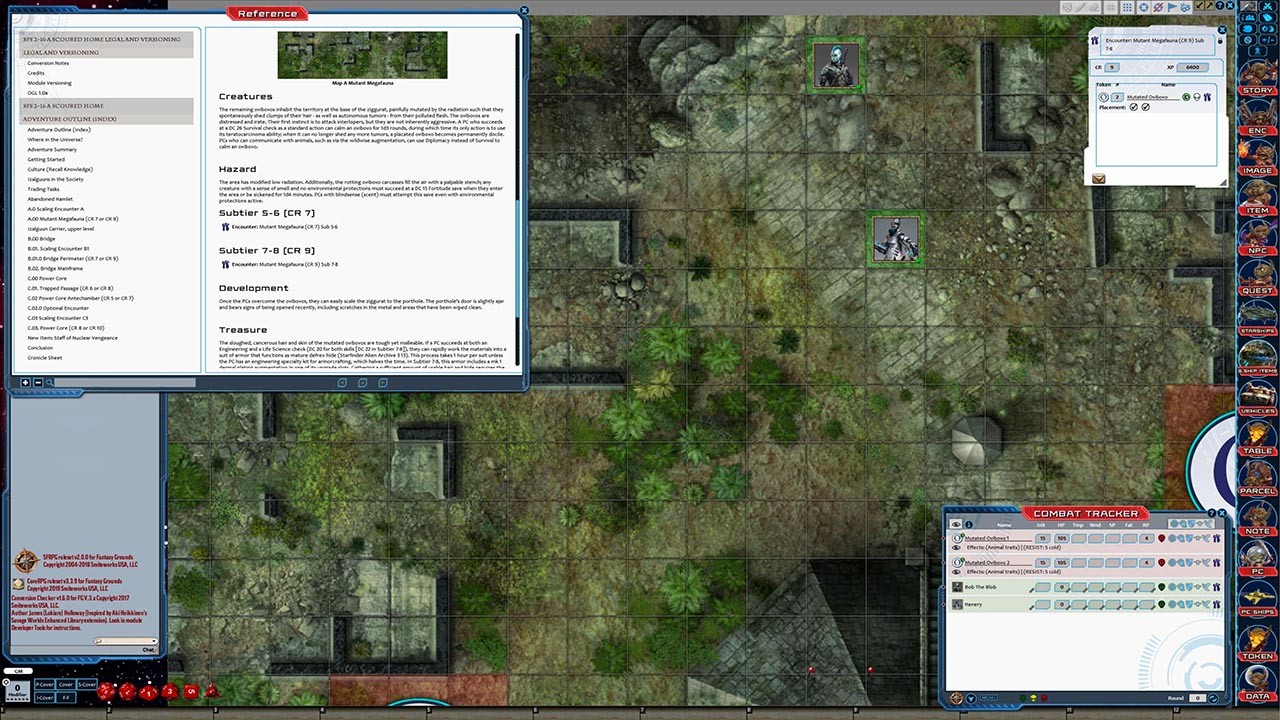The image size is (1280, 720).
Task: Open the Item panel from the right sidebar
Action: click(x=1257, y=209)
